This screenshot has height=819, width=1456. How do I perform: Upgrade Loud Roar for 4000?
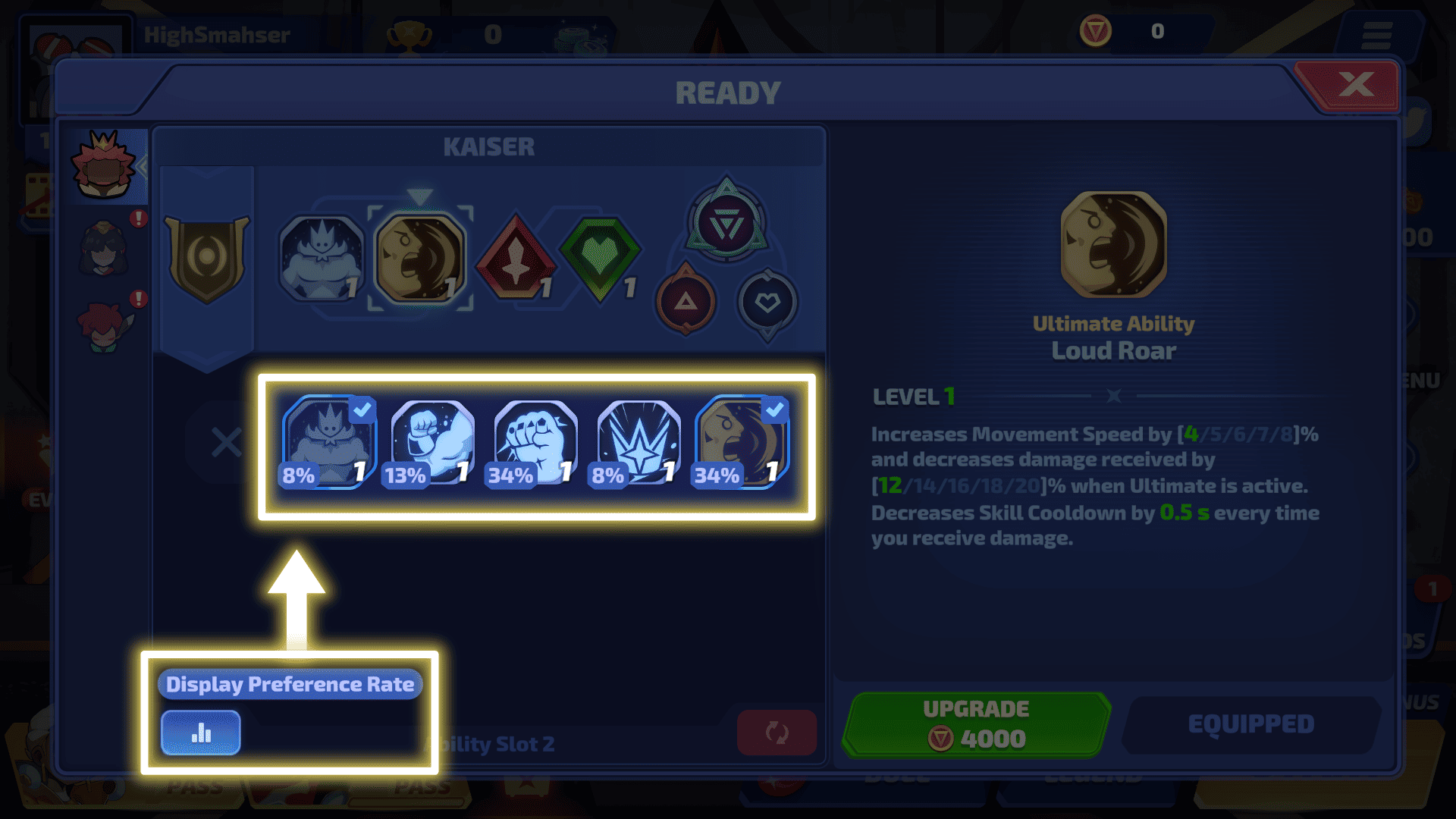976,725
